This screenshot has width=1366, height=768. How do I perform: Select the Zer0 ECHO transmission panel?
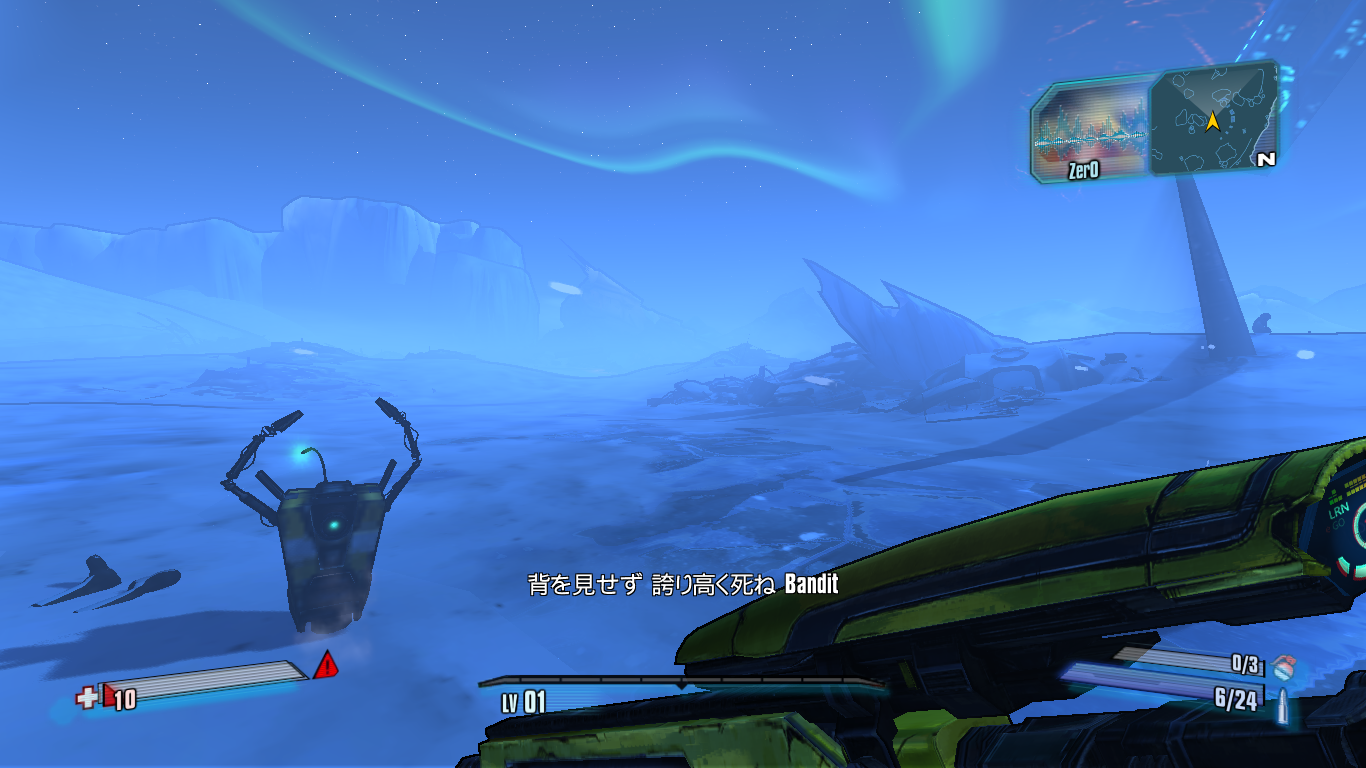[1092, 132]
